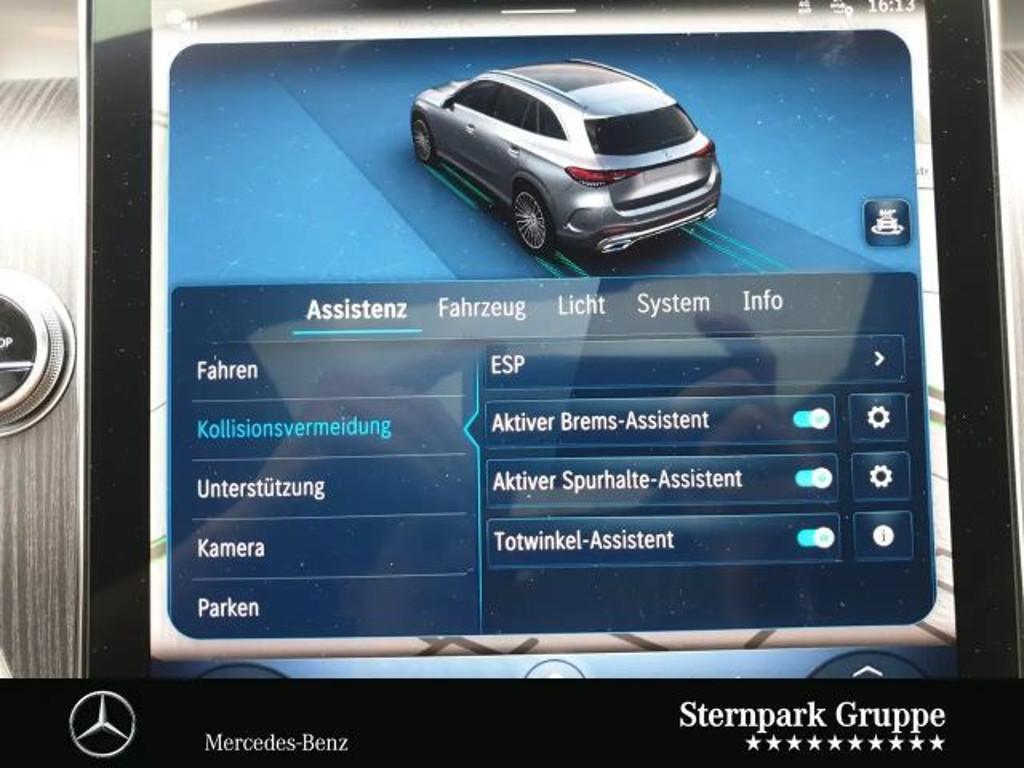1024x768 pixels.
Task: Open the Fahren category
Action: pyautogui.click(x=228, y=370)
